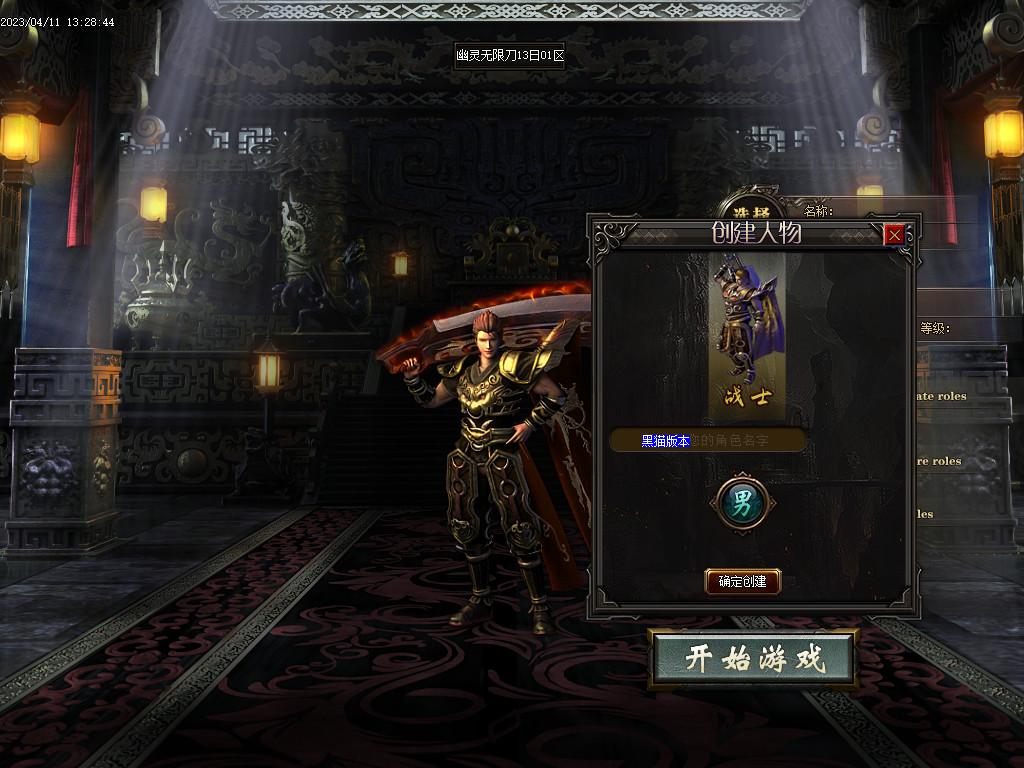Start the game with 开始游戏

[x=753, y=659]
